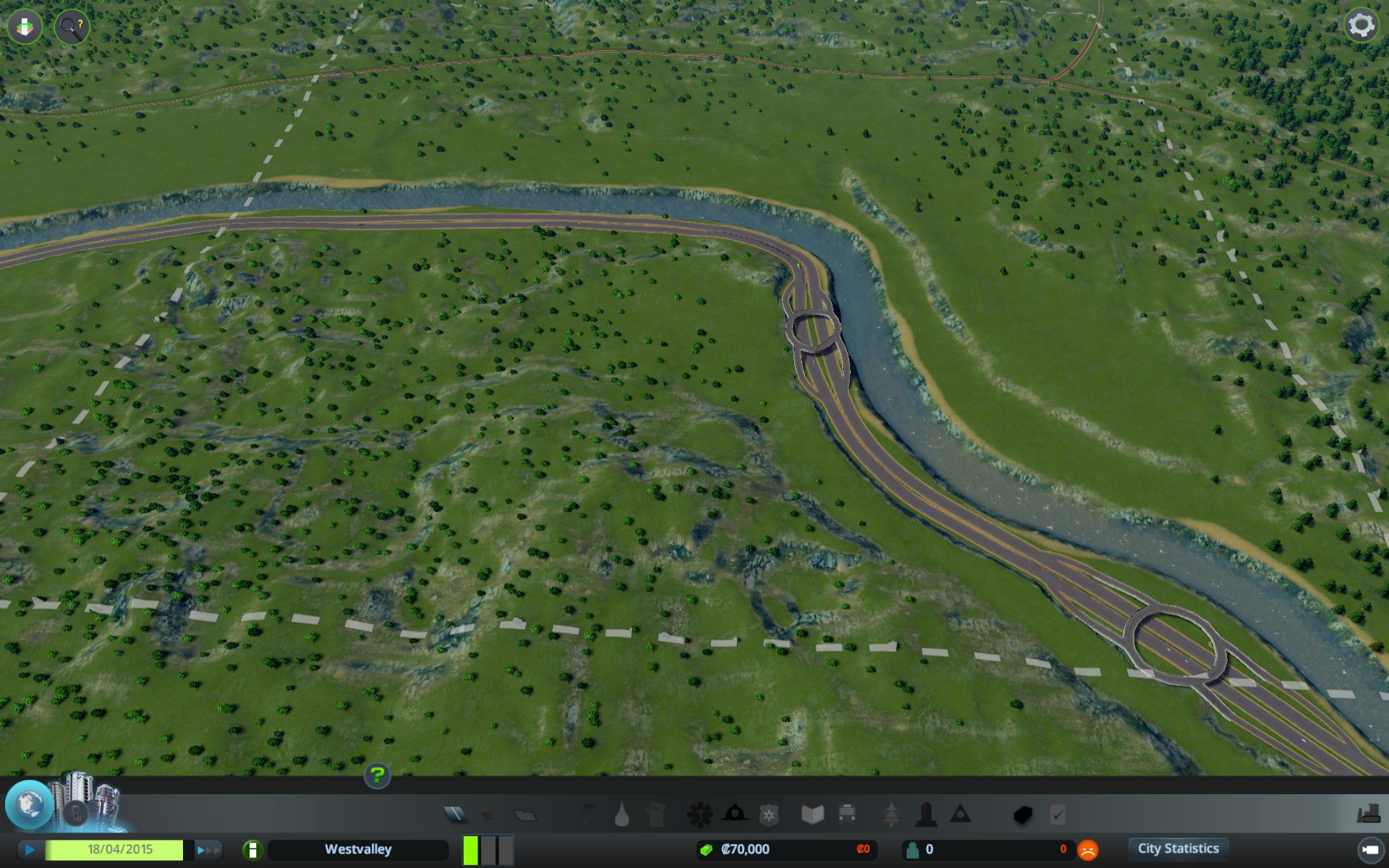1389x868 pixels.
Task: Change game speed with the triple arrows
Action: click(x=208, y=850)
